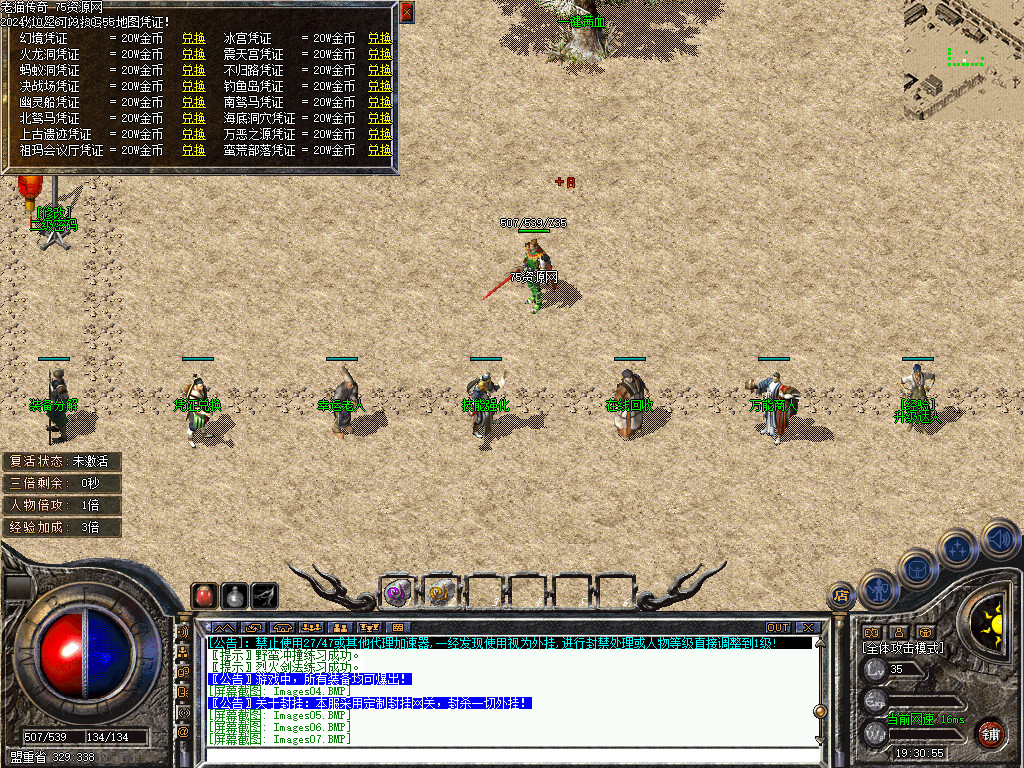Open the bag inventory round button
The width and height of the screenshot is (1024, 768).
tap(917, 569)
